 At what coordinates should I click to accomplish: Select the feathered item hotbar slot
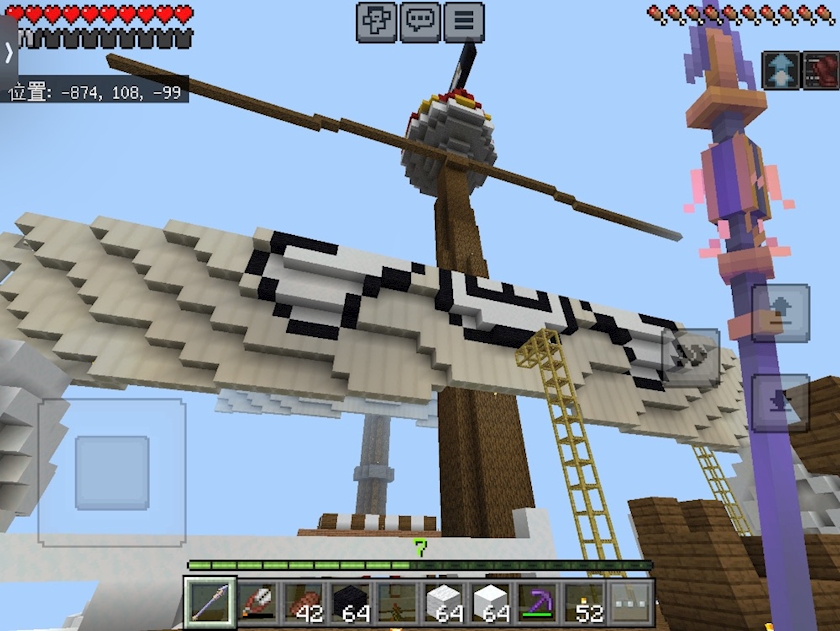(x=258, y=602)
